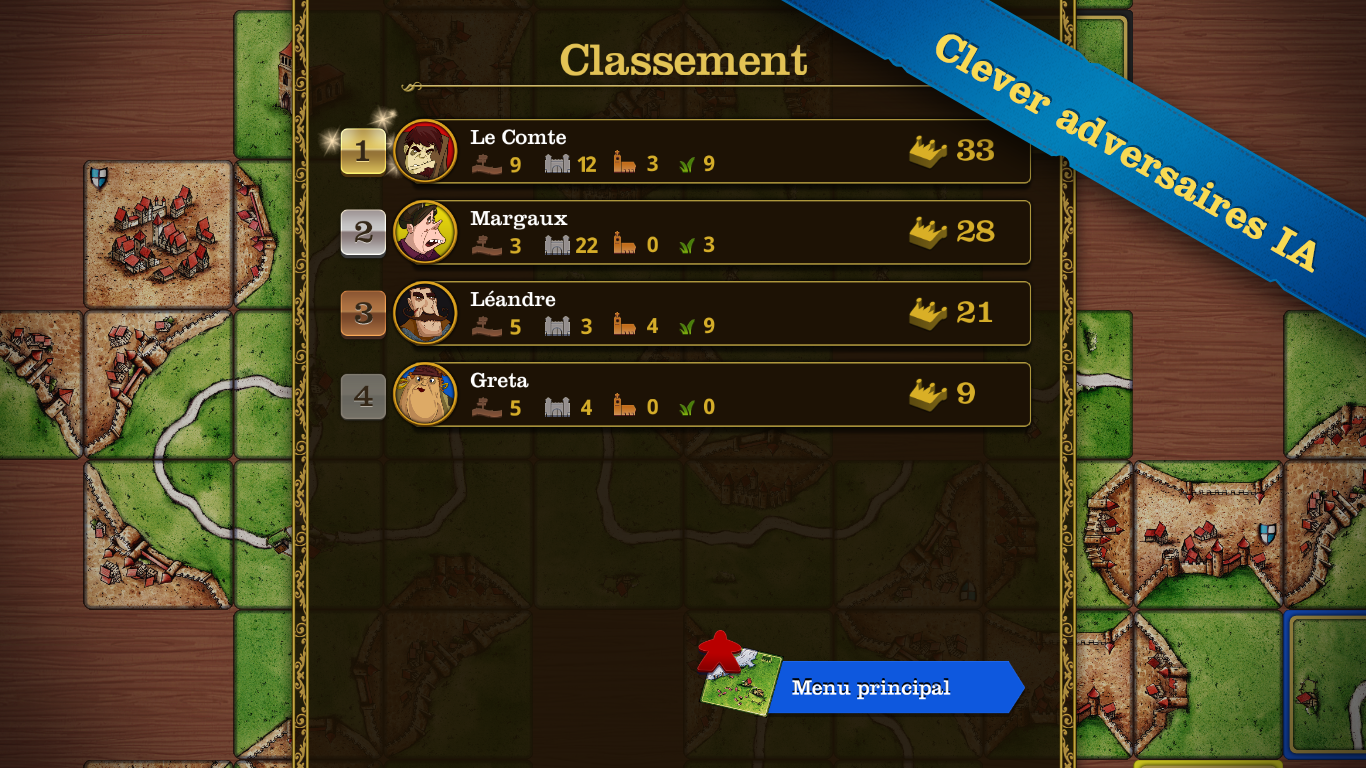Click the road icon in Le Comte's row
This screenshot has height=768, width=1366.
pyautogui.click(x=487, y=164)
